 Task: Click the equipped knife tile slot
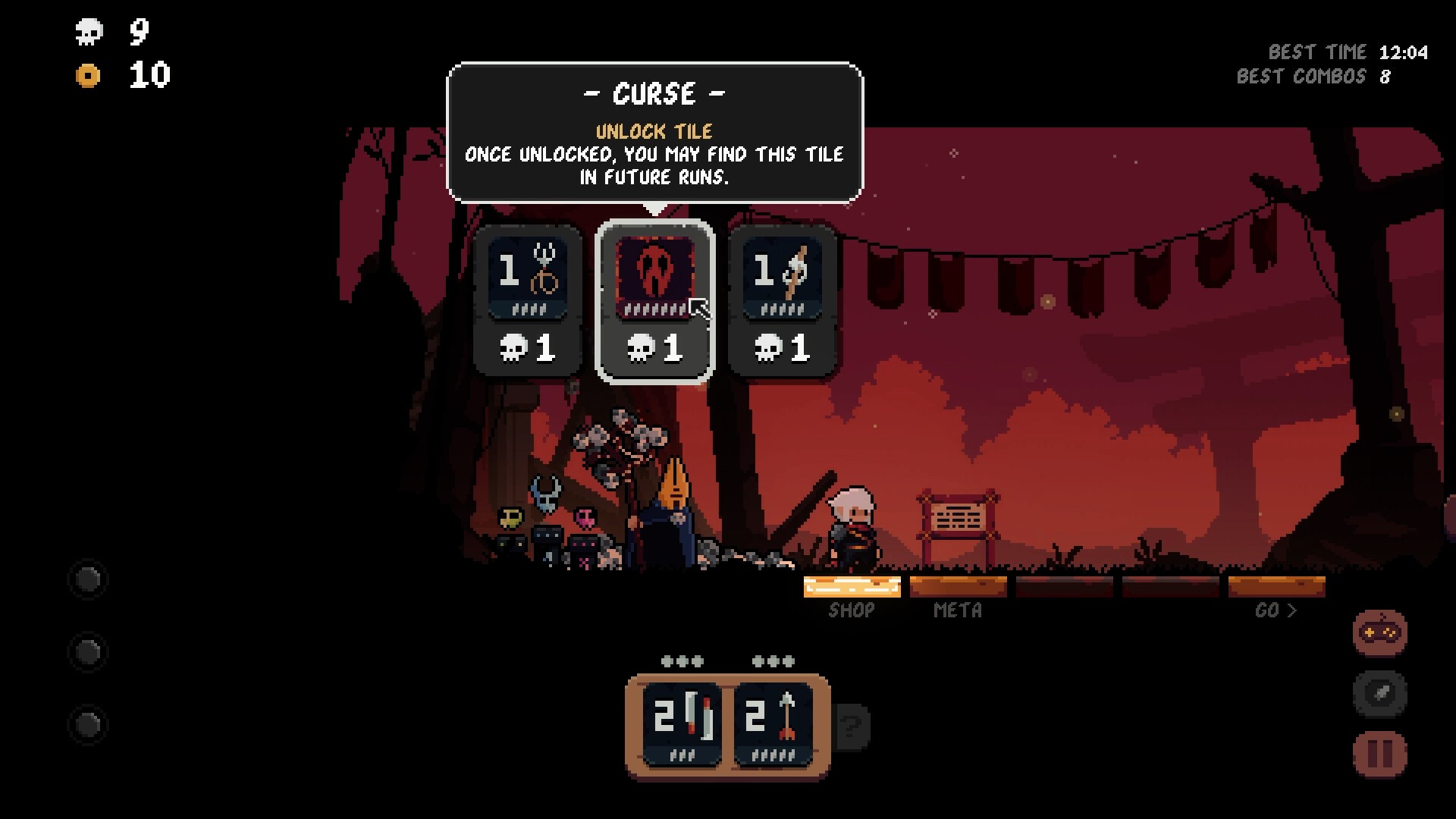pos(682,720)
